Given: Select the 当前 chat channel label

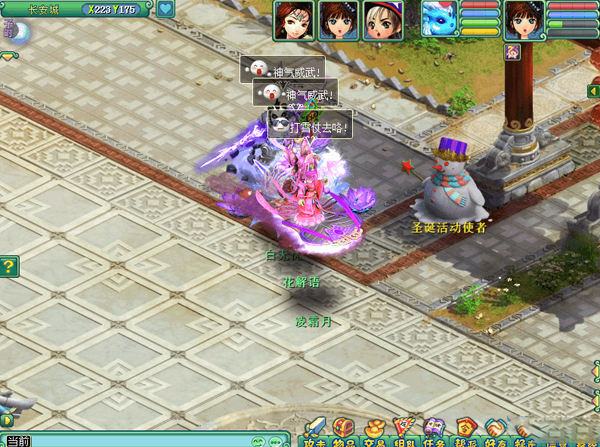Looking at the screenshot, I should 18,440.
